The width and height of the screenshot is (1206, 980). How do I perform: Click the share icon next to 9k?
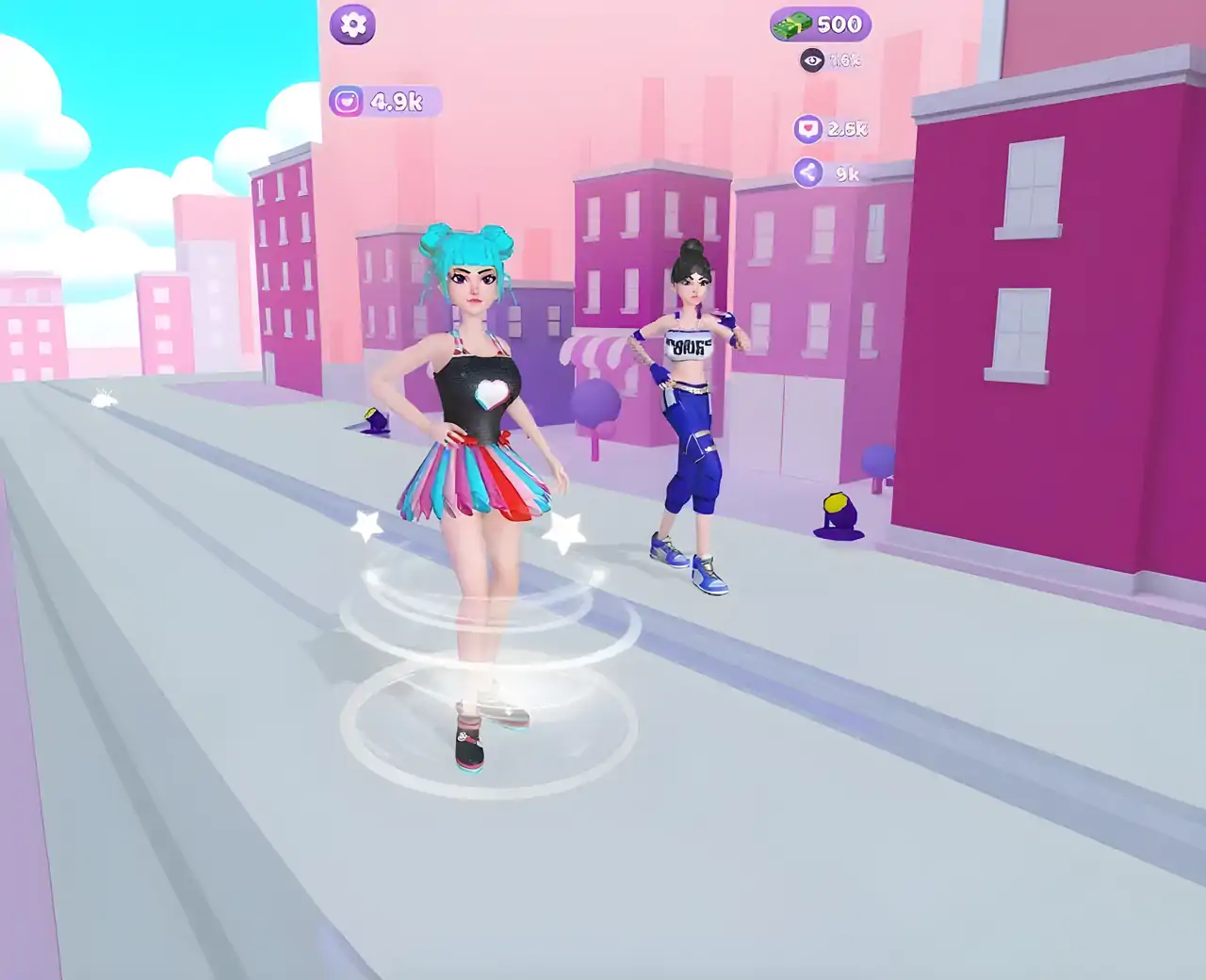pyautogui.click(x=806, y=173)
